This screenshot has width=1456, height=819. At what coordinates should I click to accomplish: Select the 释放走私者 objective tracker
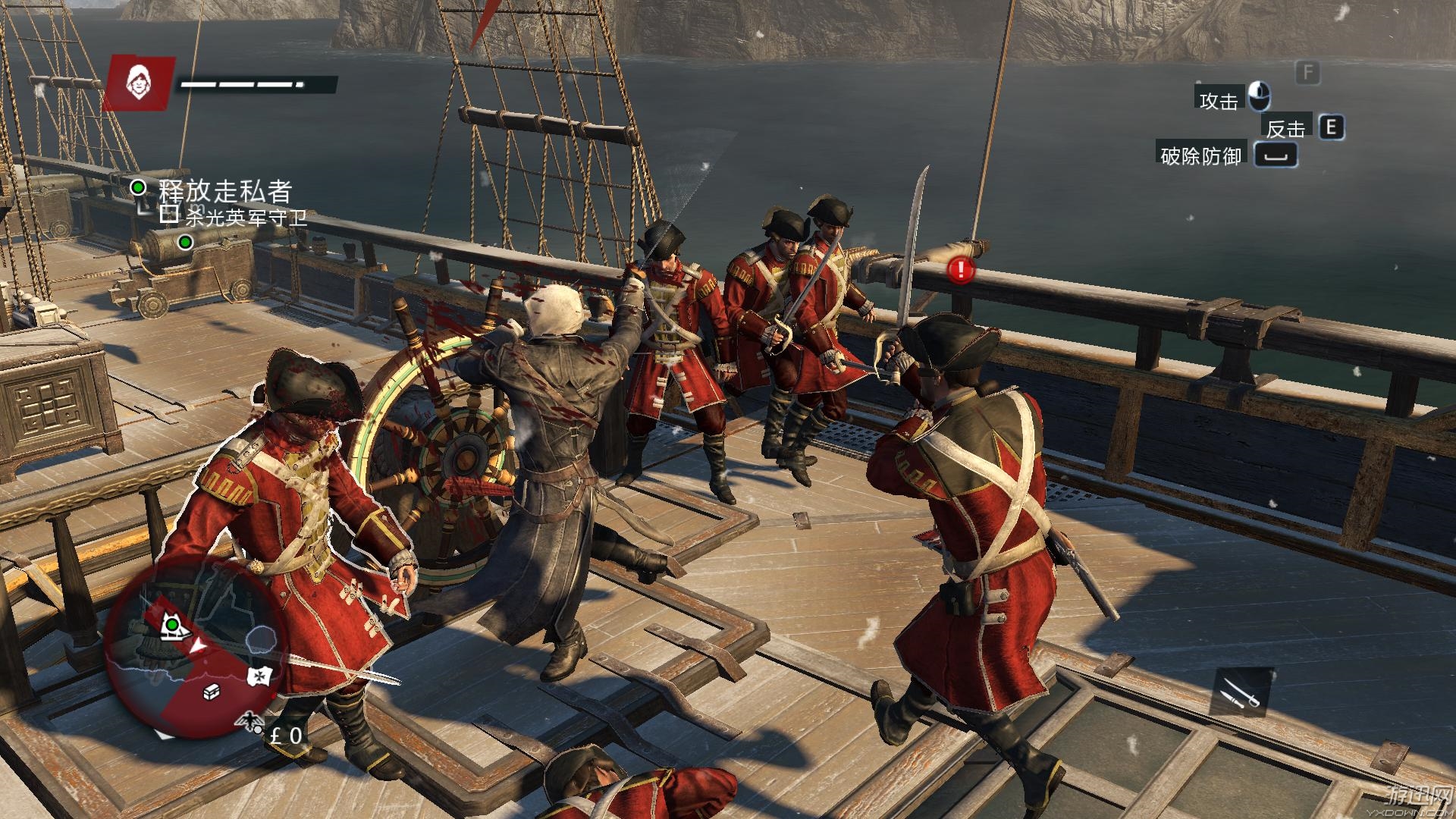[x=224, y=190]
